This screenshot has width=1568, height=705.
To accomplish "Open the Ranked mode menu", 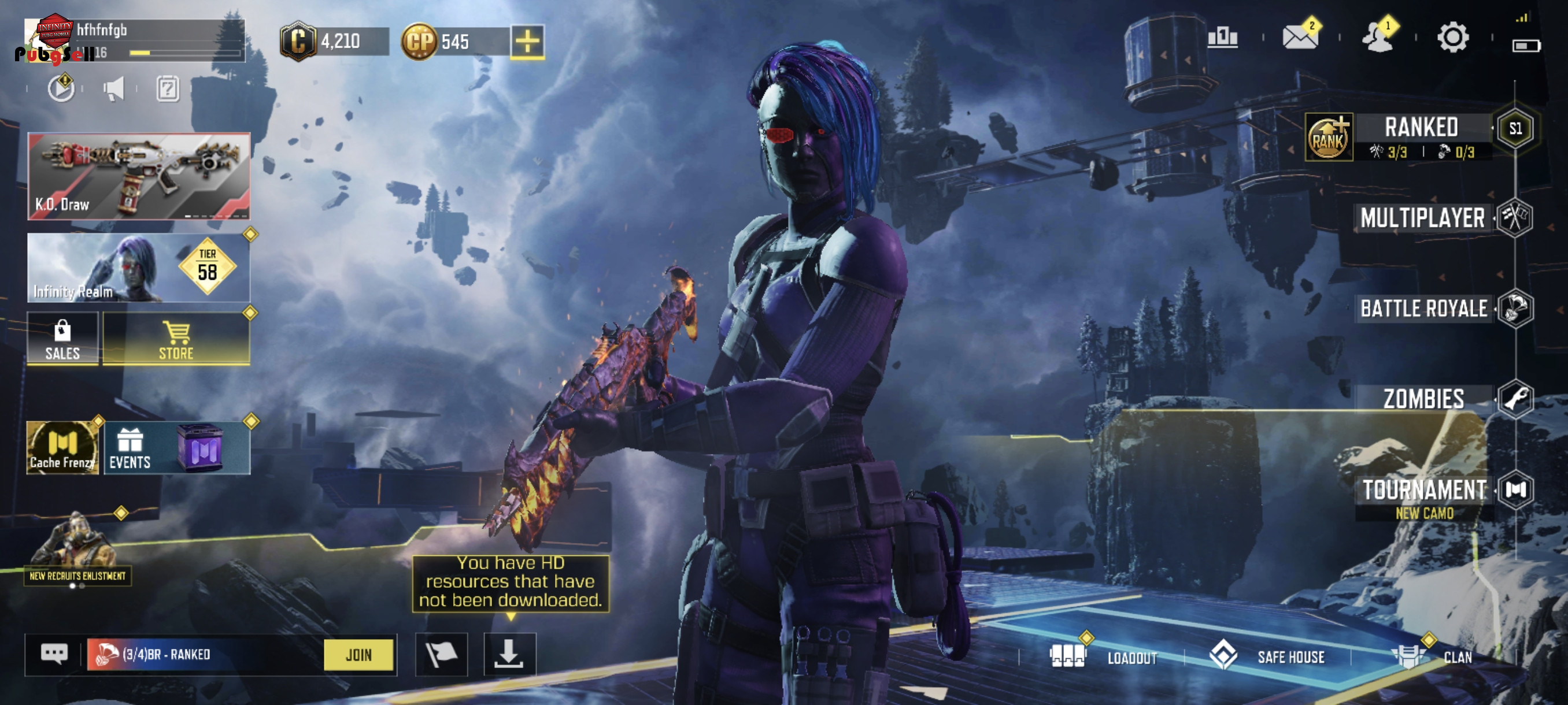I will click(1421, 128).
